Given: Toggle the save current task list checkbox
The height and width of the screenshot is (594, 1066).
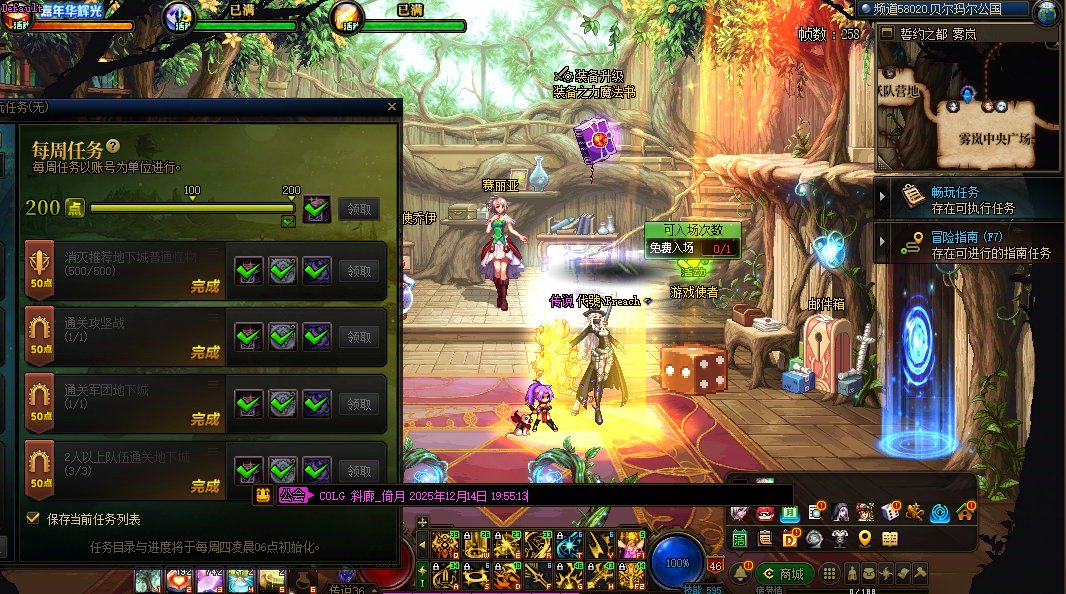Looking at the screenshot, I should (34, 519).
